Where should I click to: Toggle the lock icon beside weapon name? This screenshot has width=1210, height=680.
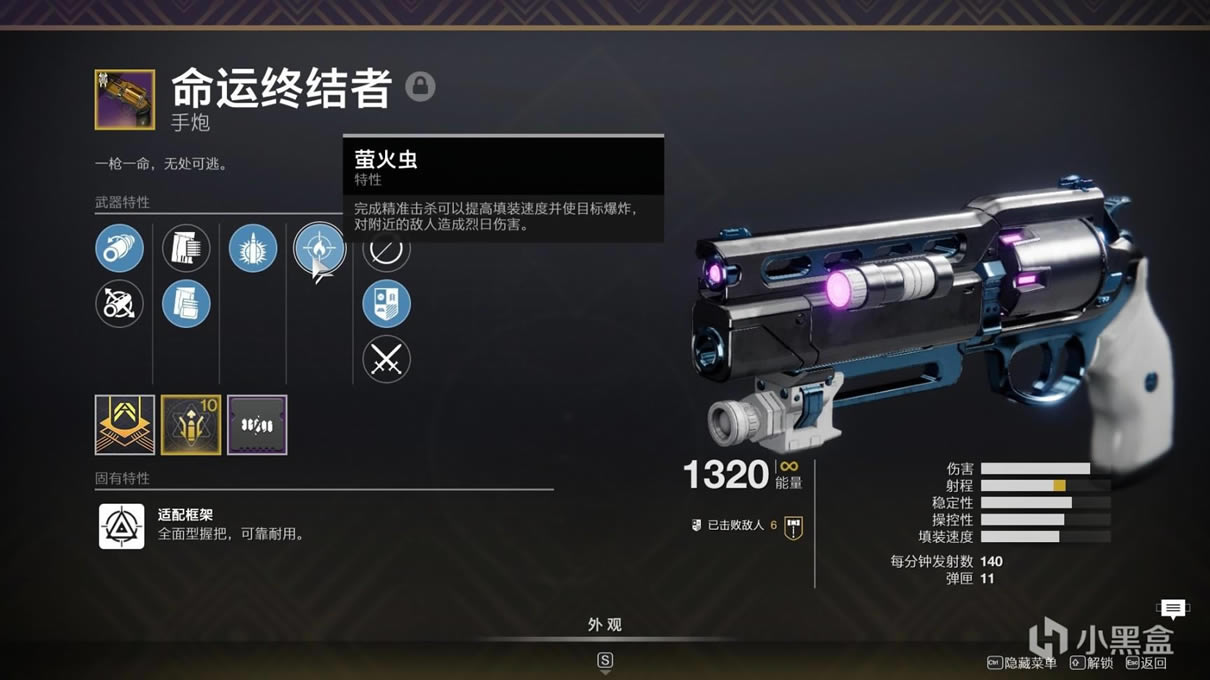420,87
